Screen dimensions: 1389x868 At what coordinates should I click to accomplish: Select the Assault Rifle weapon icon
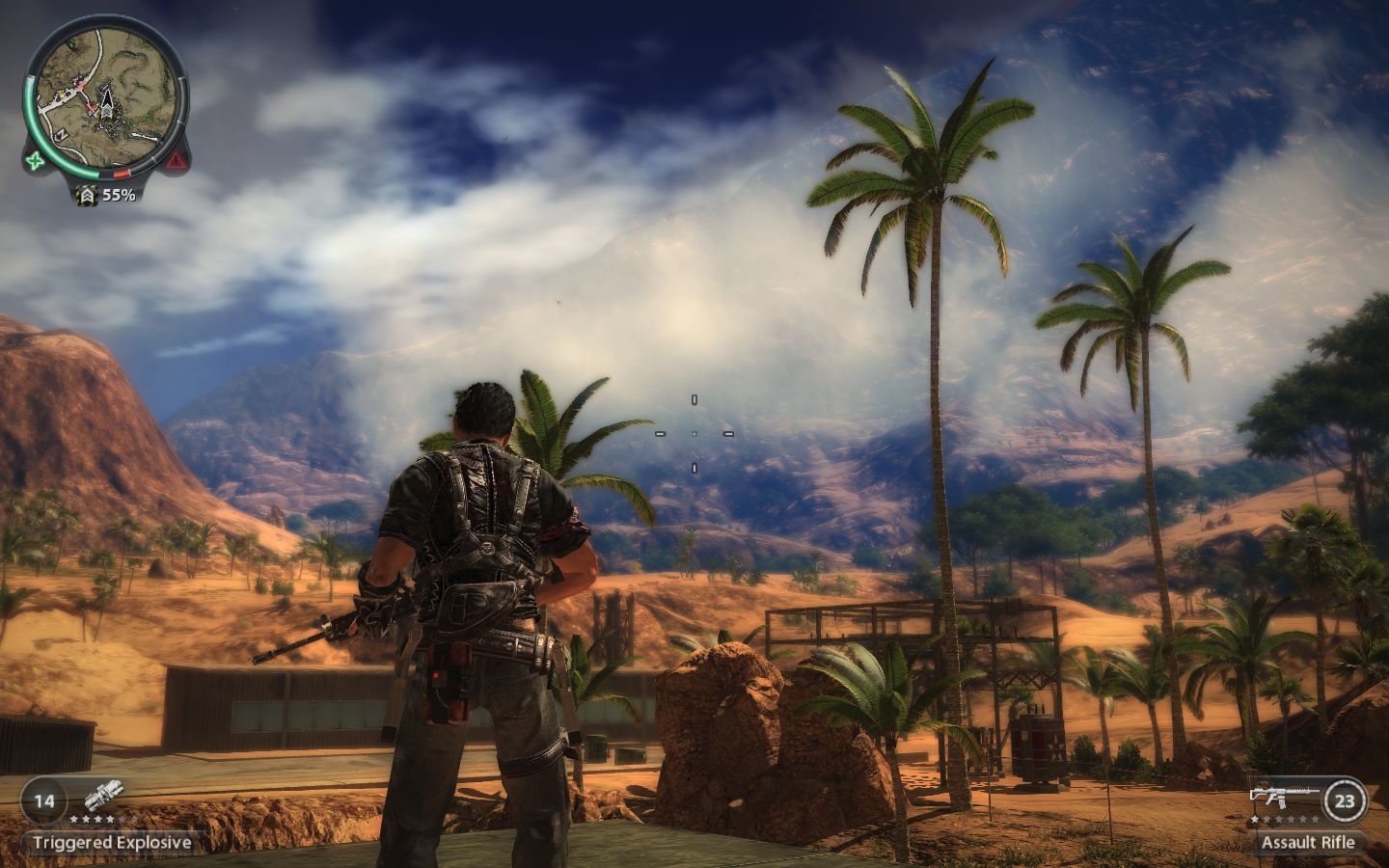(1284, 795)
